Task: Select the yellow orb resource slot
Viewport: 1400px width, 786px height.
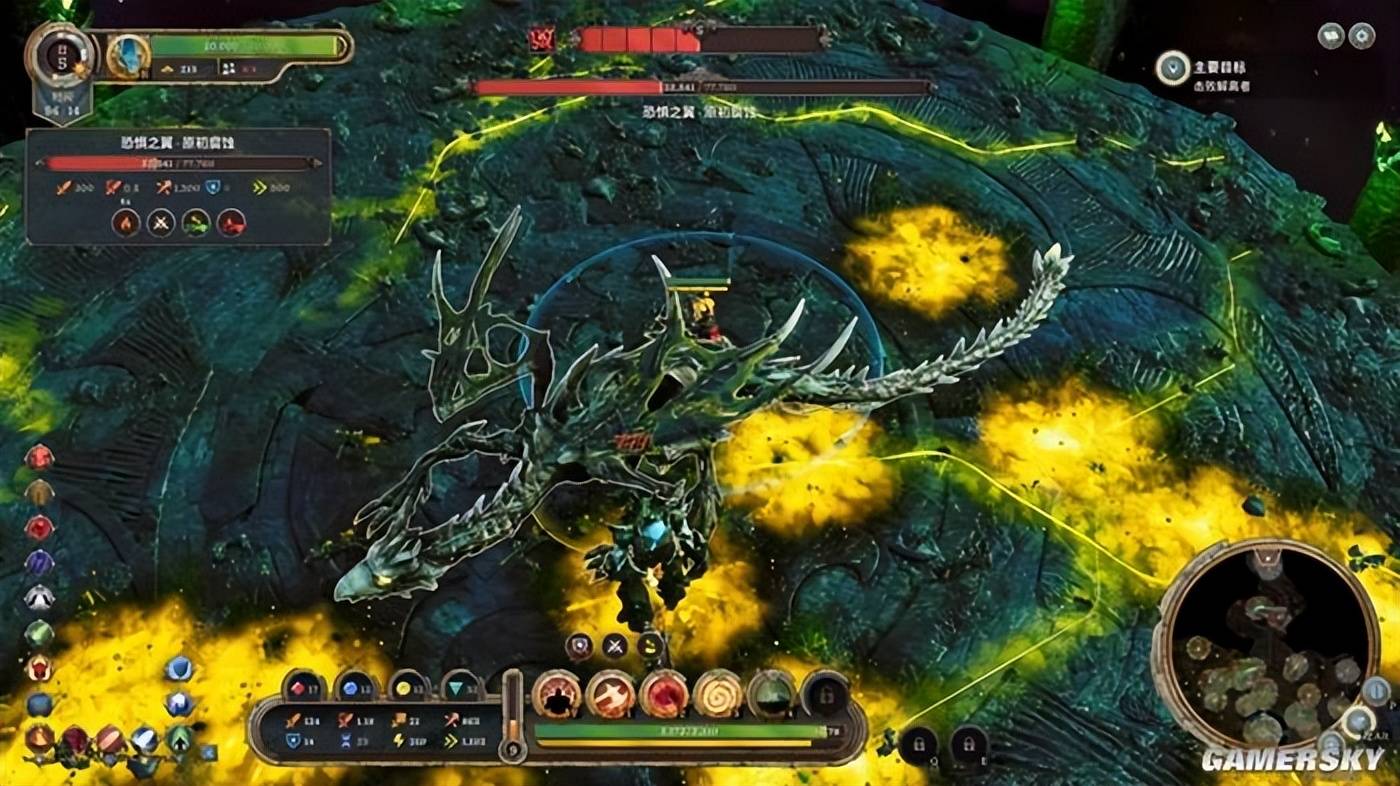Action: [x=408, y=687]
